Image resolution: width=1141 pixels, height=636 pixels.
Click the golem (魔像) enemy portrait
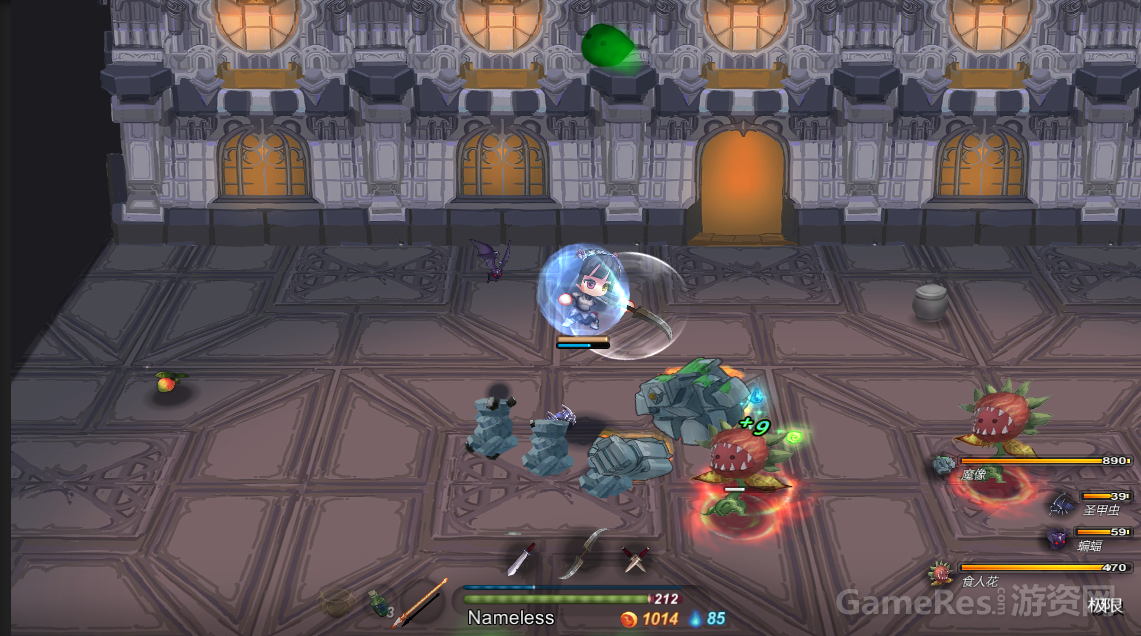tap(944, 465)
